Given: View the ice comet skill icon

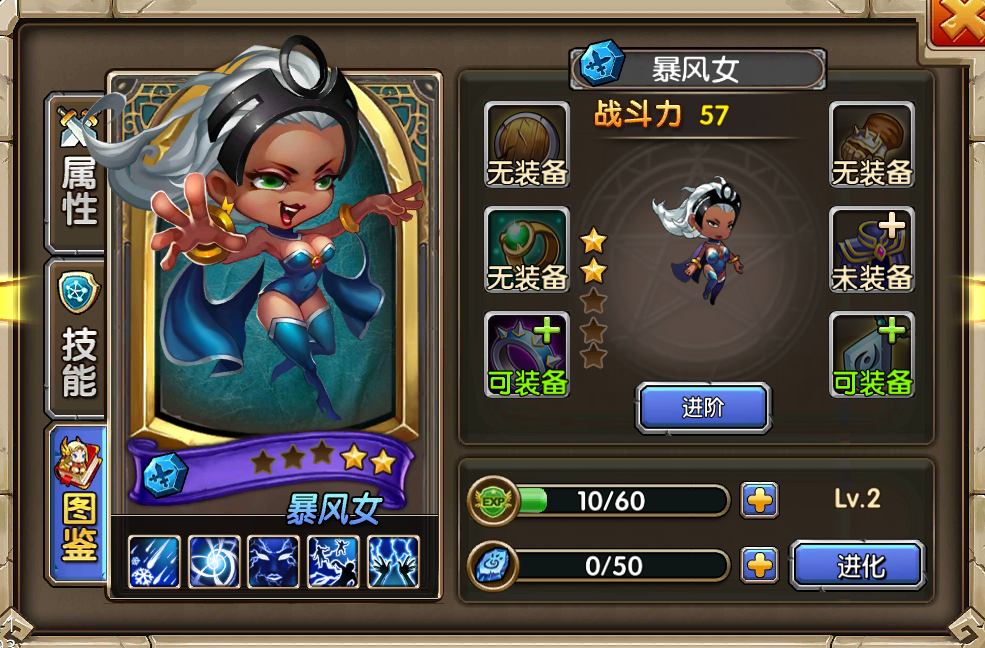Looking at the screenshot, I should pyautogui.click(x=154, y=562).
